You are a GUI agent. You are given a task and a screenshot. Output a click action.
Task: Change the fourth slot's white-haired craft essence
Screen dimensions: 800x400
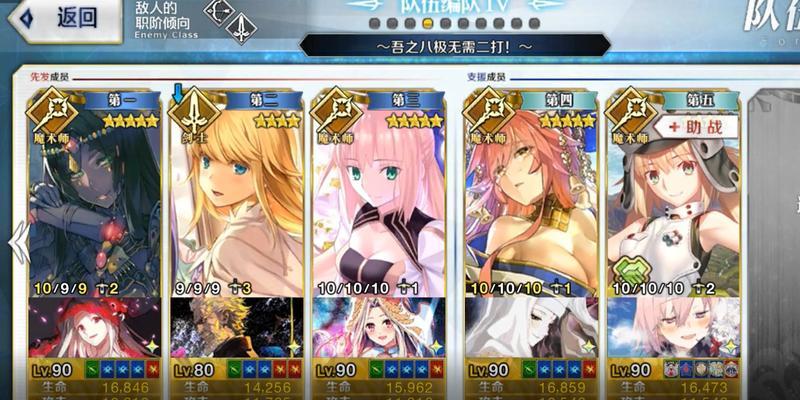pyautogui.click(x=531, y=326)
